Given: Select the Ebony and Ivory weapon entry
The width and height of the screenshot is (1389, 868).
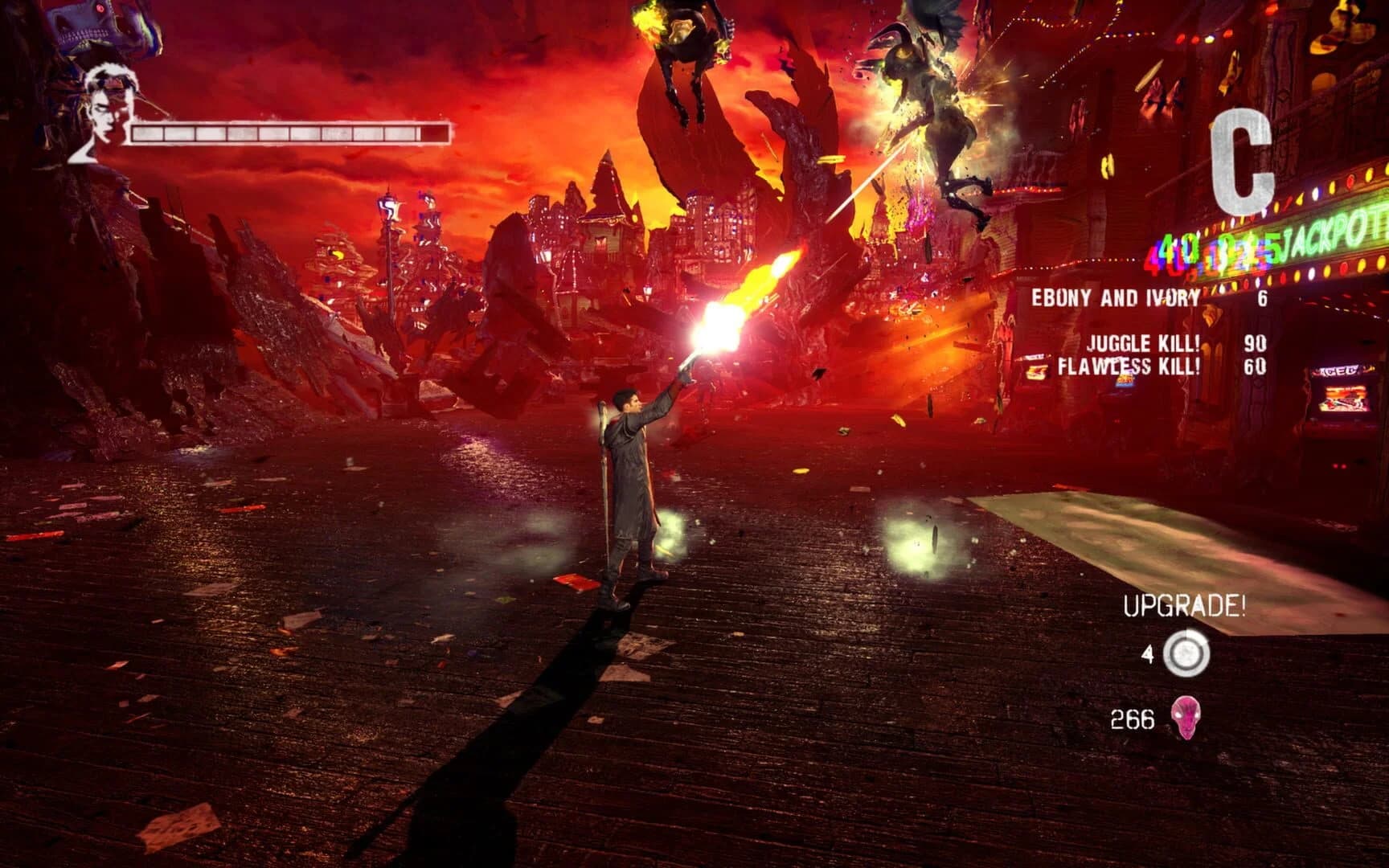Looking at the screenshot, I should 1117,297.
